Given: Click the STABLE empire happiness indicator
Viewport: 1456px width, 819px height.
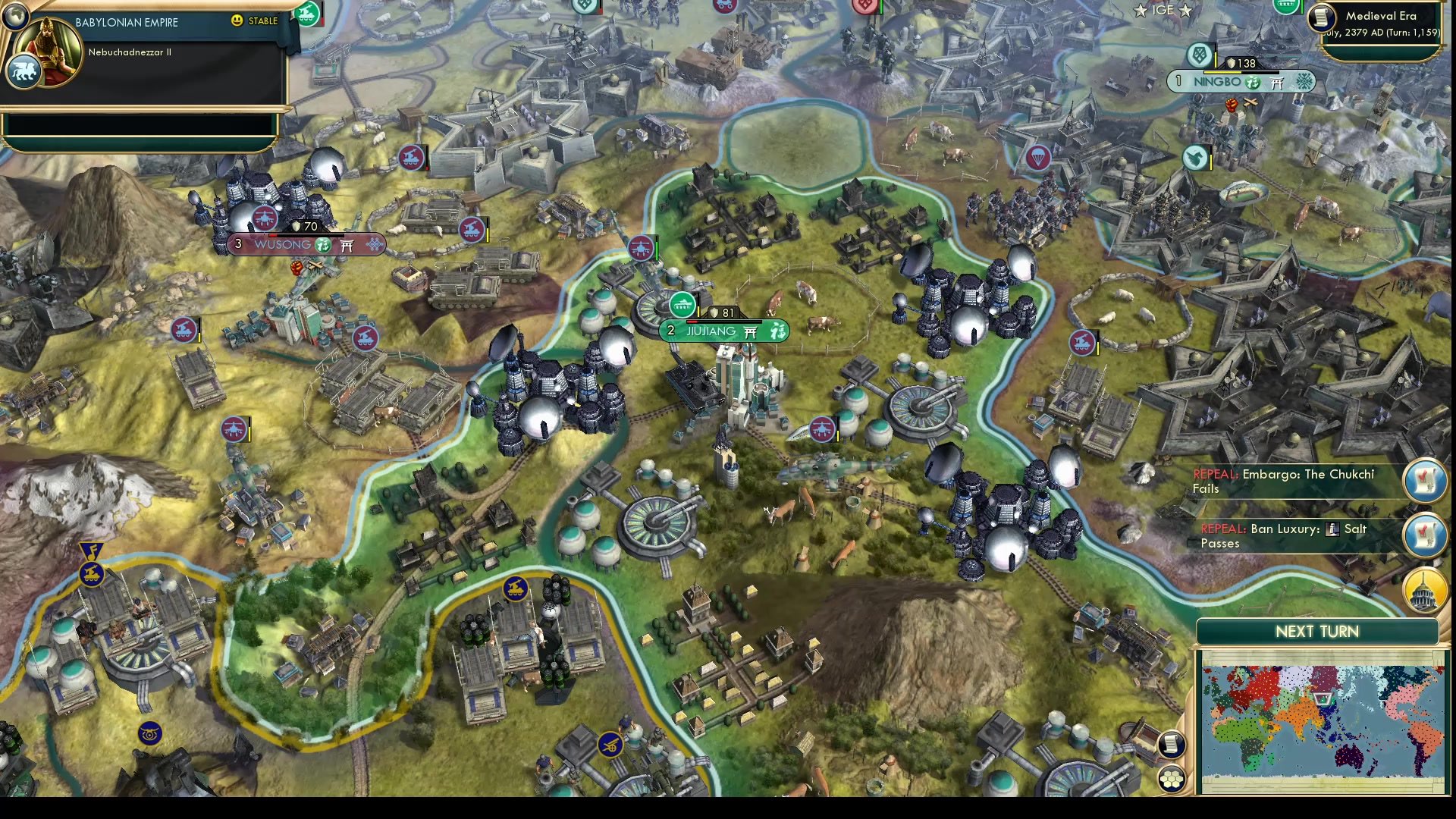Looking at the screenshot, I should coord(254,21).
